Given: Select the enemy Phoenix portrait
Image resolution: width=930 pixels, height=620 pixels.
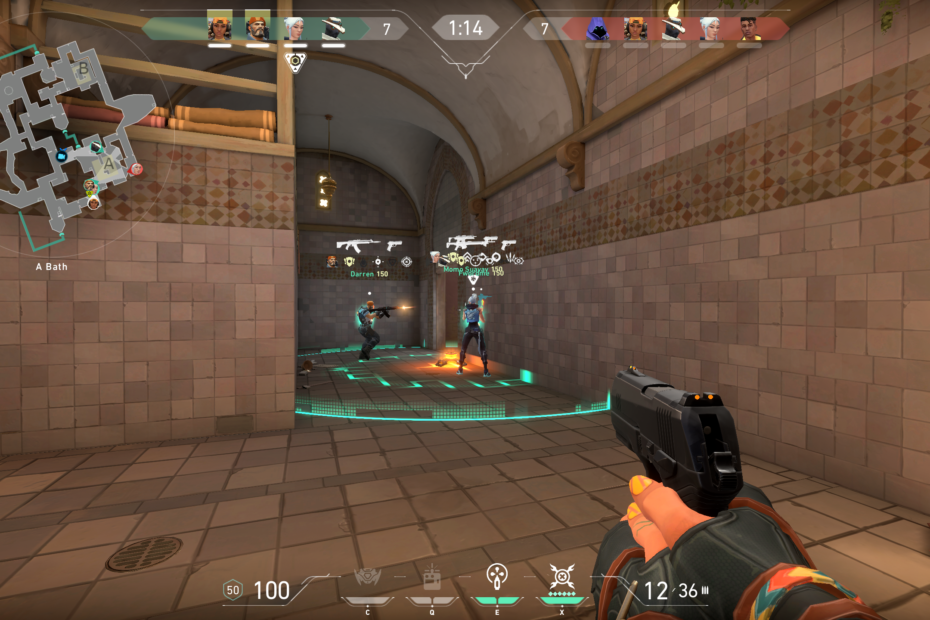Looking at the screenshot, I should tap(749, 28).
